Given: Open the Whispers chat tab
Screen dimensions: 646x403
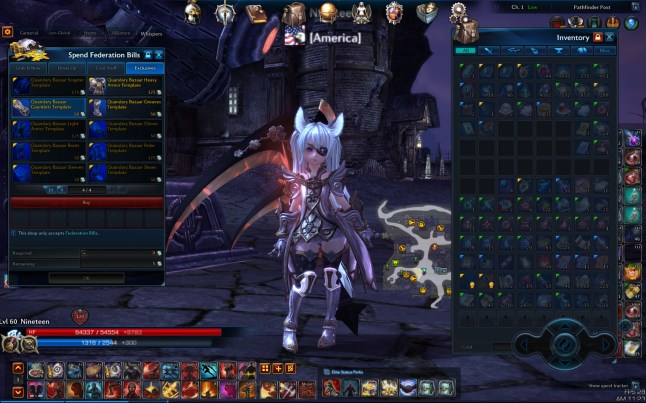Looking at the screenshot, I should [x=150, y=33].
